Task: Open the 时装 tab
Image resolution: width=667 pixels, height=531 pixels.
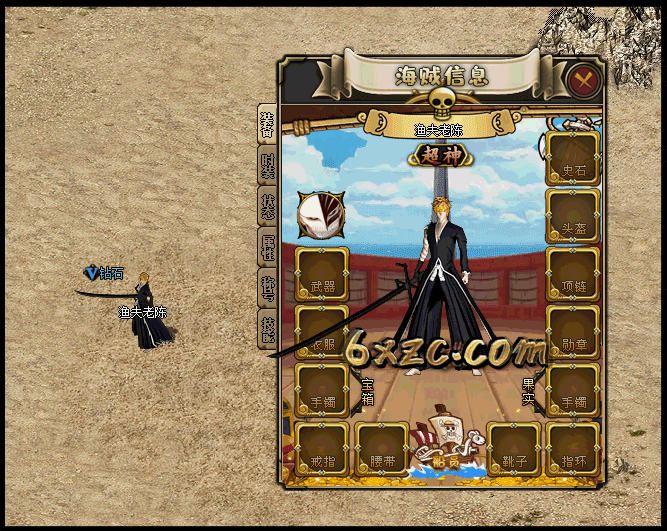Action: [267, 167]
